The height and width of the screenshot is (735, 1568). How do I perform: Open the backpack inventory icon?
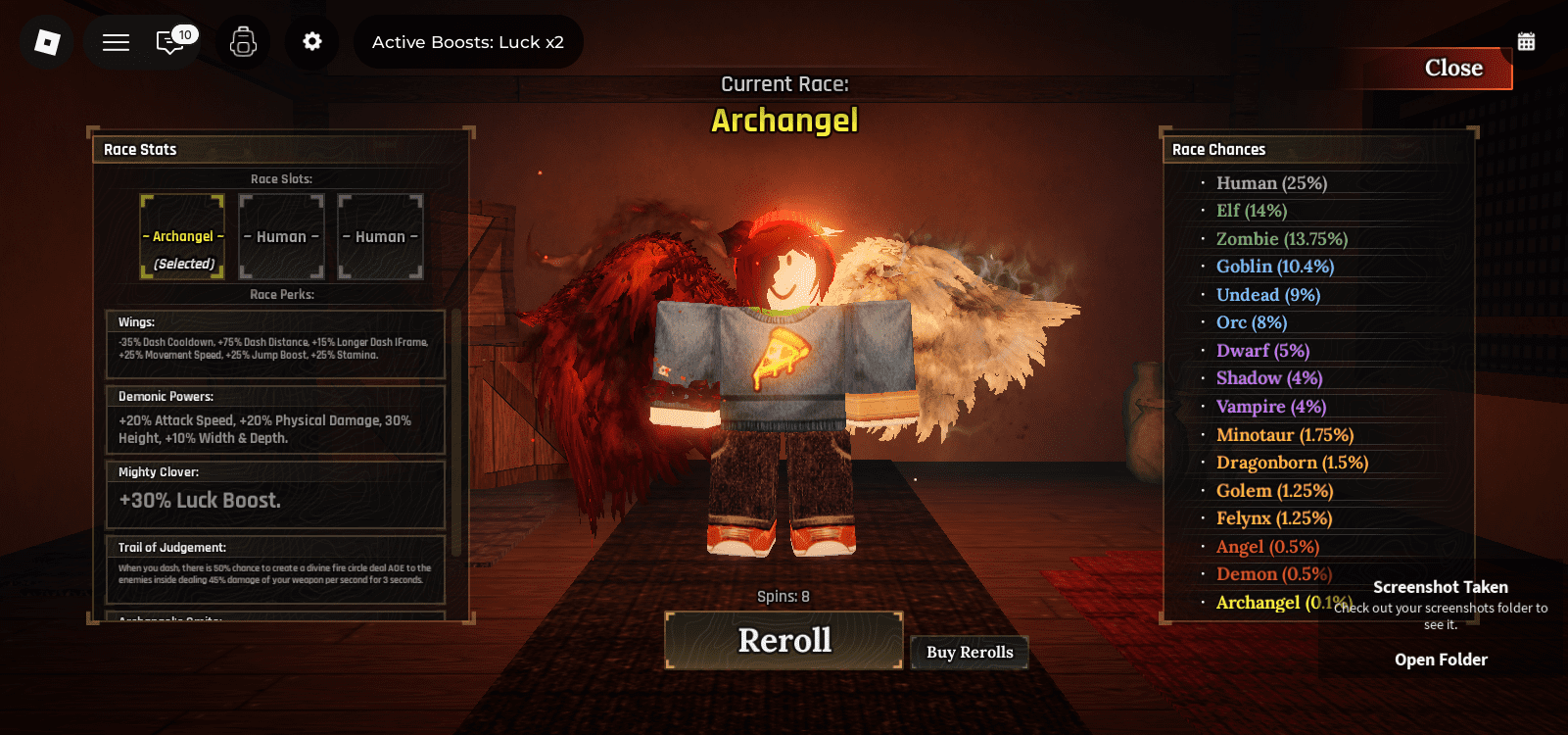click(242, 41)
